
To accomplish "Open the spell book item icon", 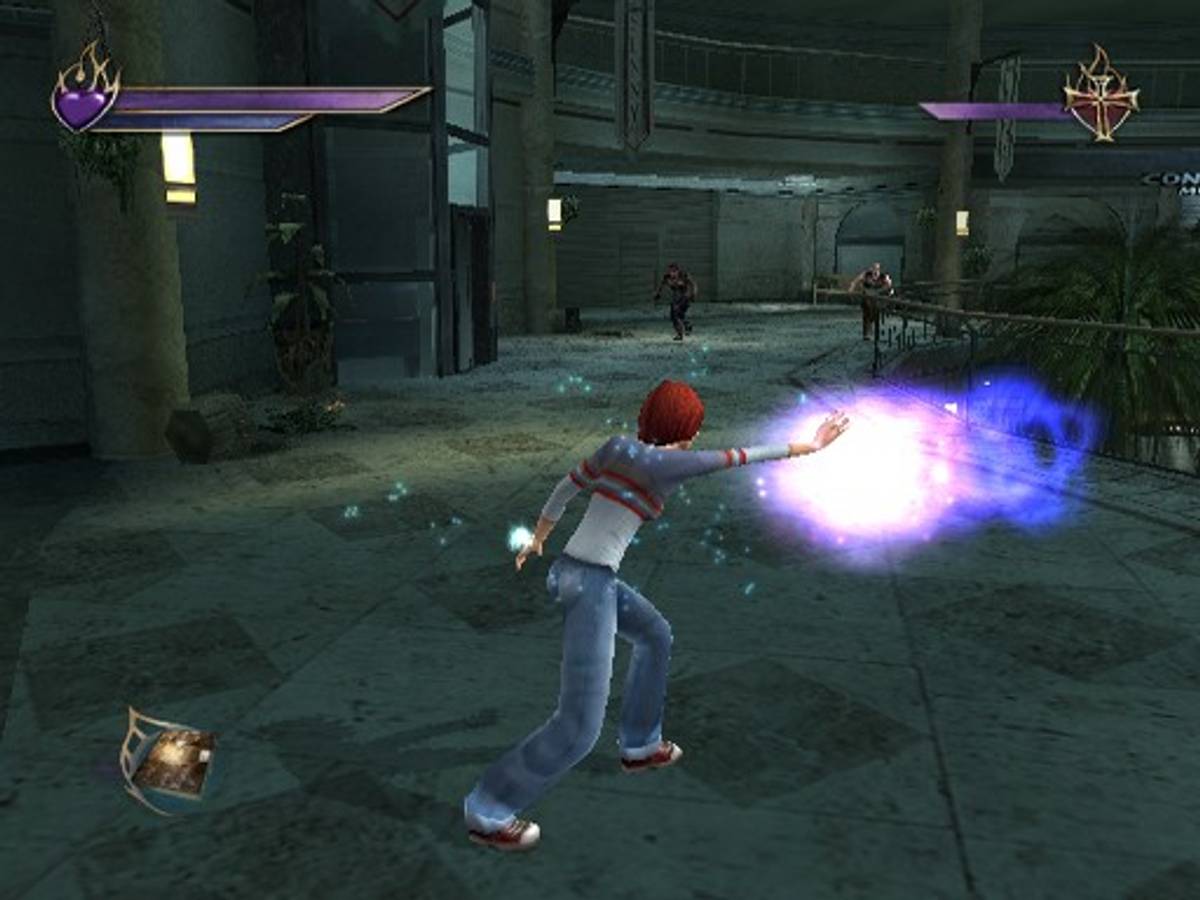I will (x=170, y=760).
